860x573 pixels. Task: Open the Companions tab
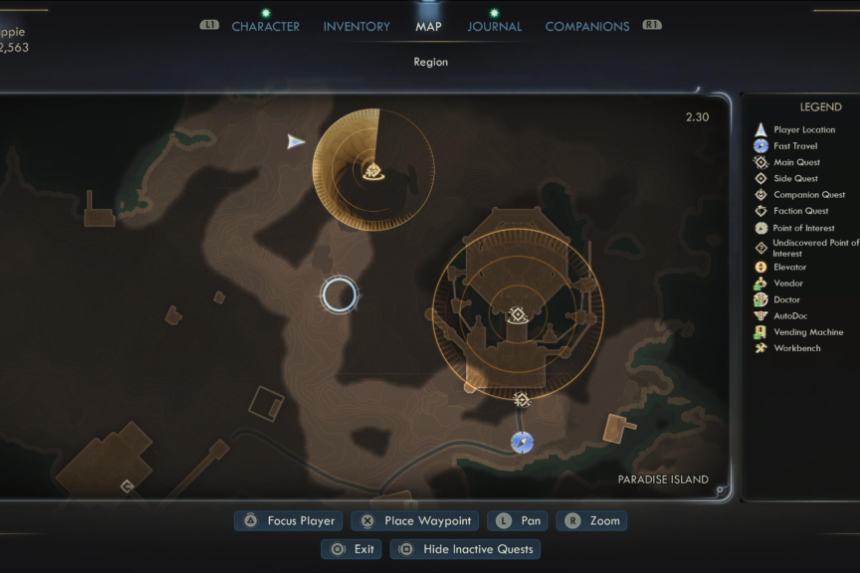coord(587,26)
